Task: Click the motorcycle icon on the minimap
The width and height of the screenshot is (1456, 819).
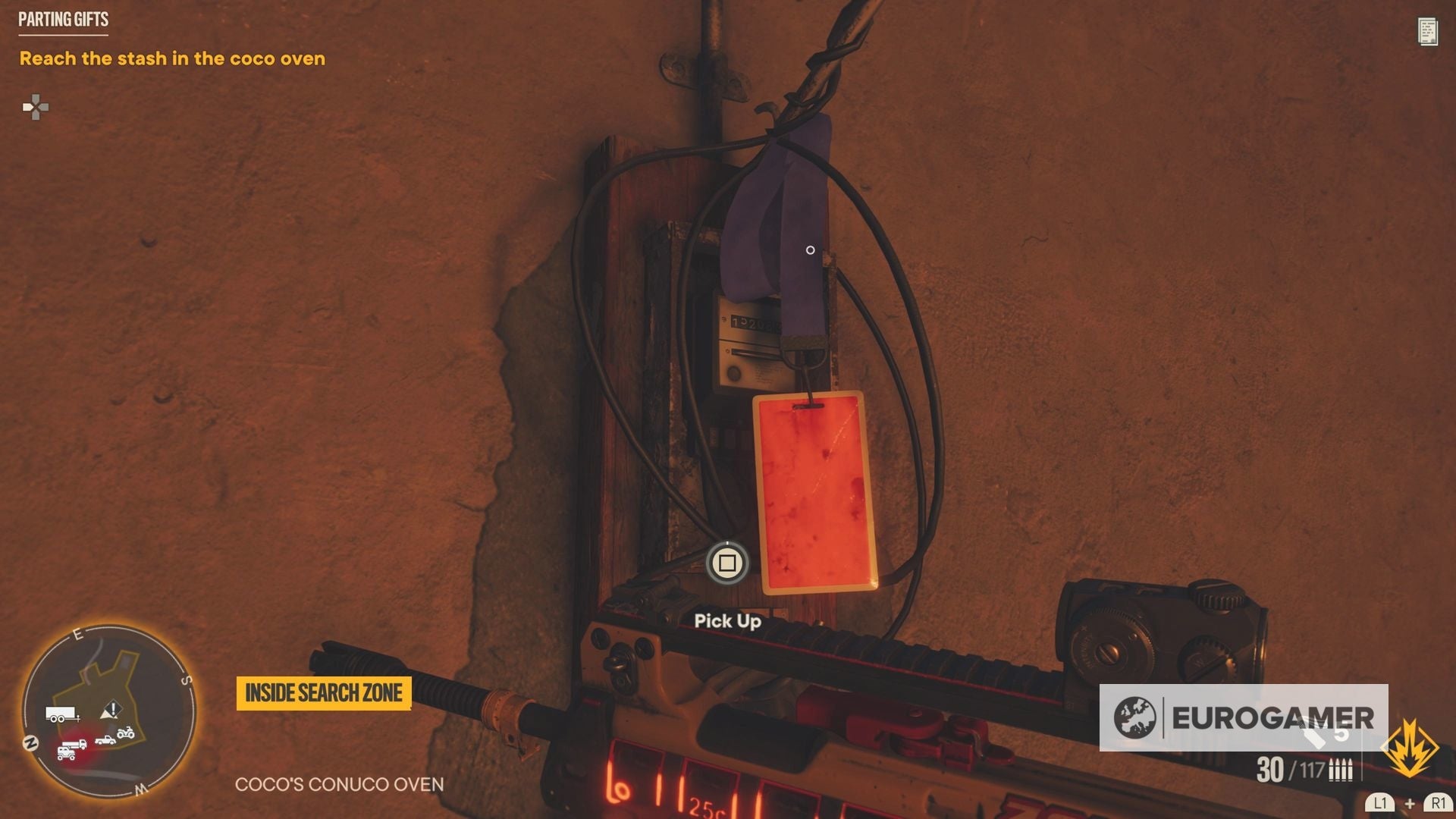Action: (x=126, y=733)
